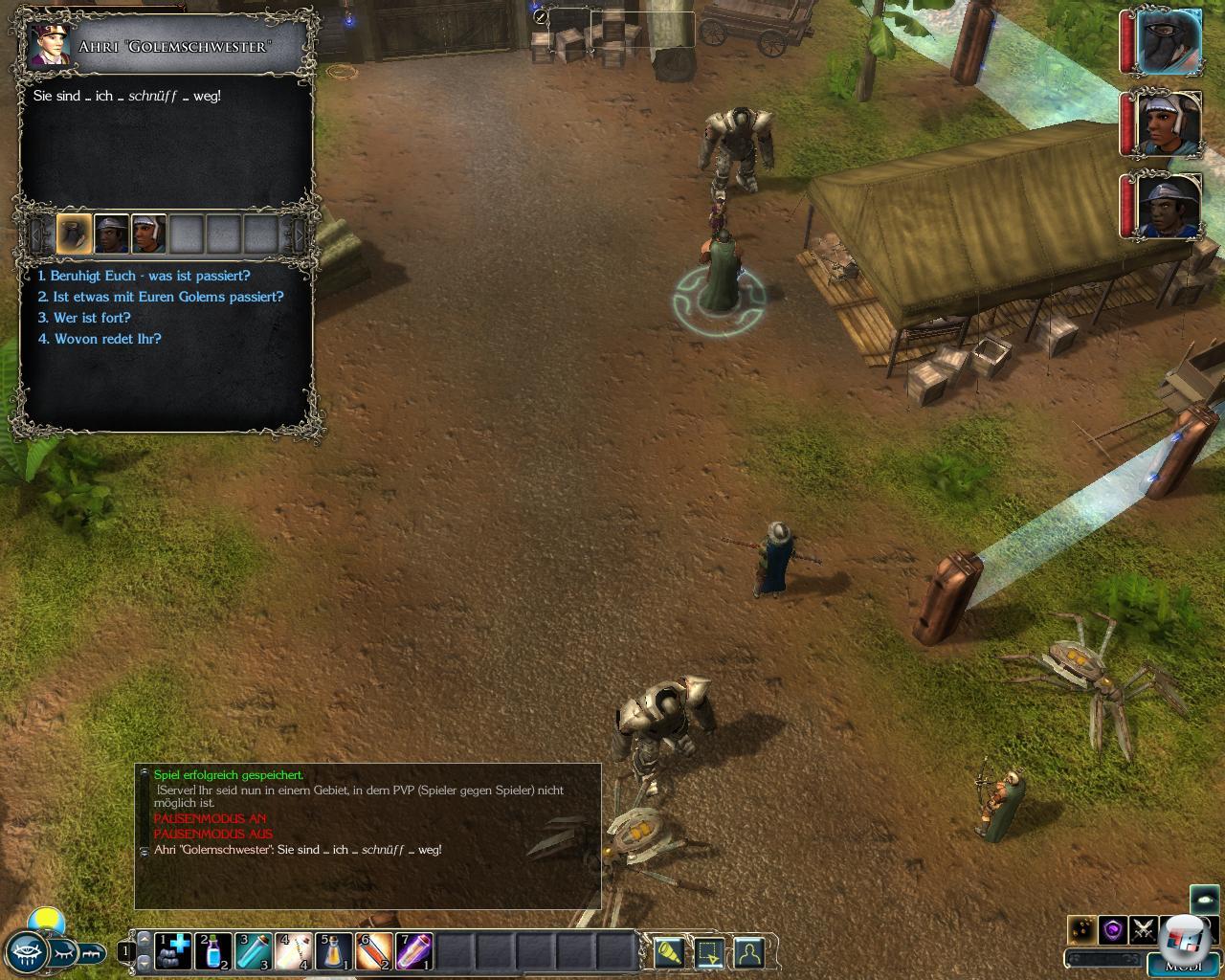Click the character silhouette button
The image size is (1225, 980).
tap(749, 953)
